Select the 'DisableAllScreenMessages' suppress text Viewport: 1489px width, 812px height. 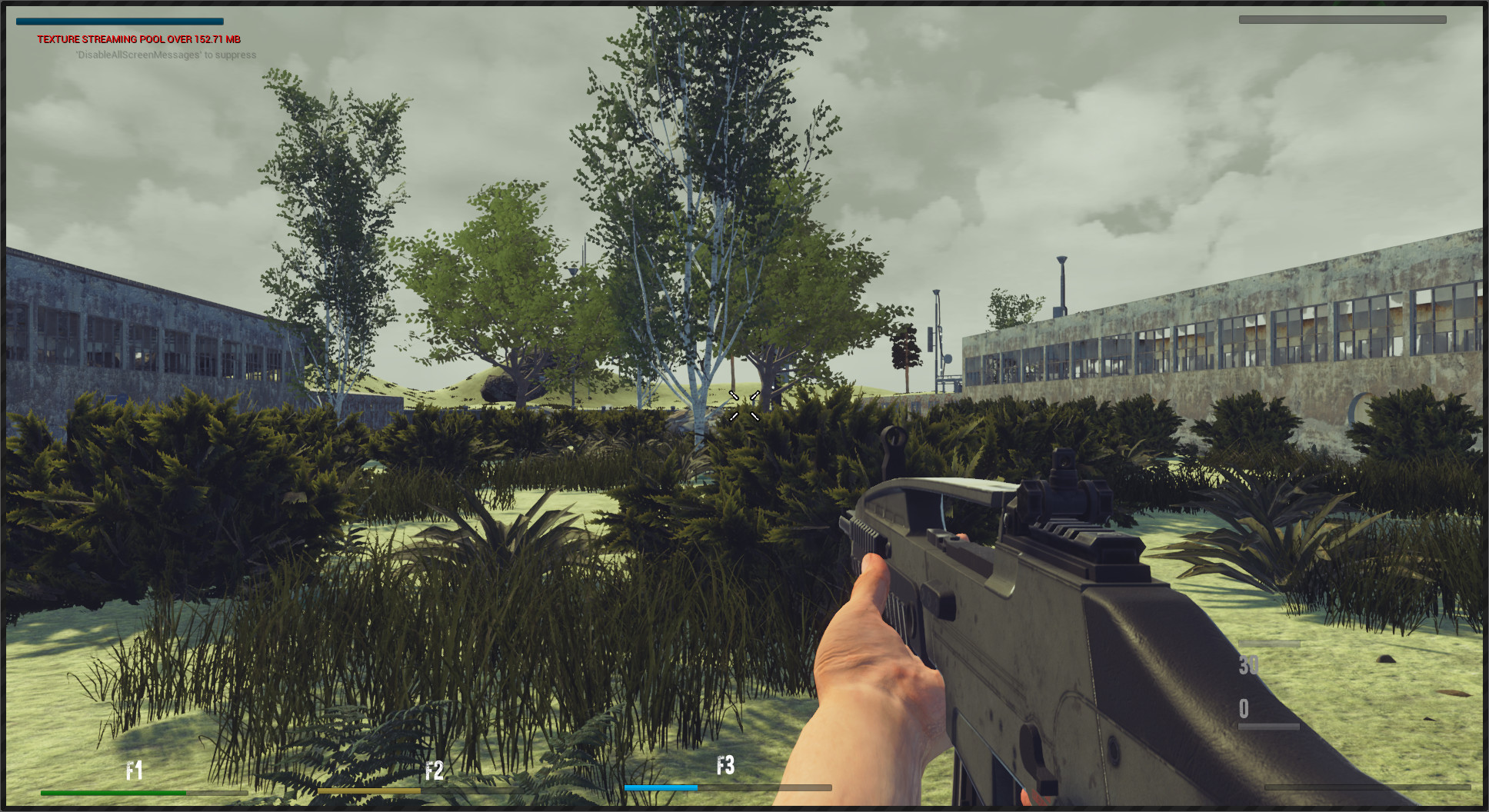(165, 55)
